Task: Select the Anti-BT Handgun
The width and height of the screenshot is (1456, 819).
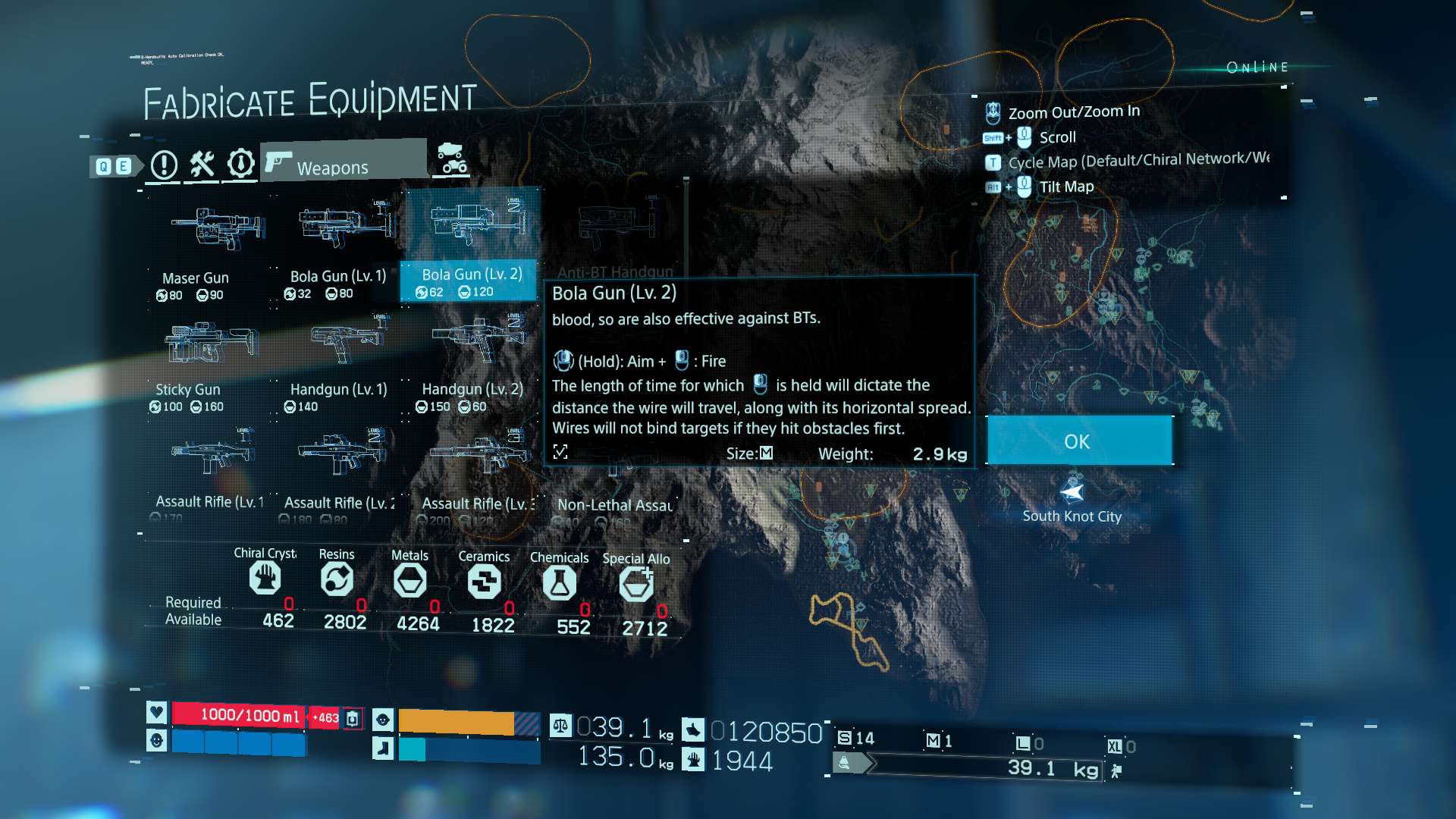Action: pos(614,237)
